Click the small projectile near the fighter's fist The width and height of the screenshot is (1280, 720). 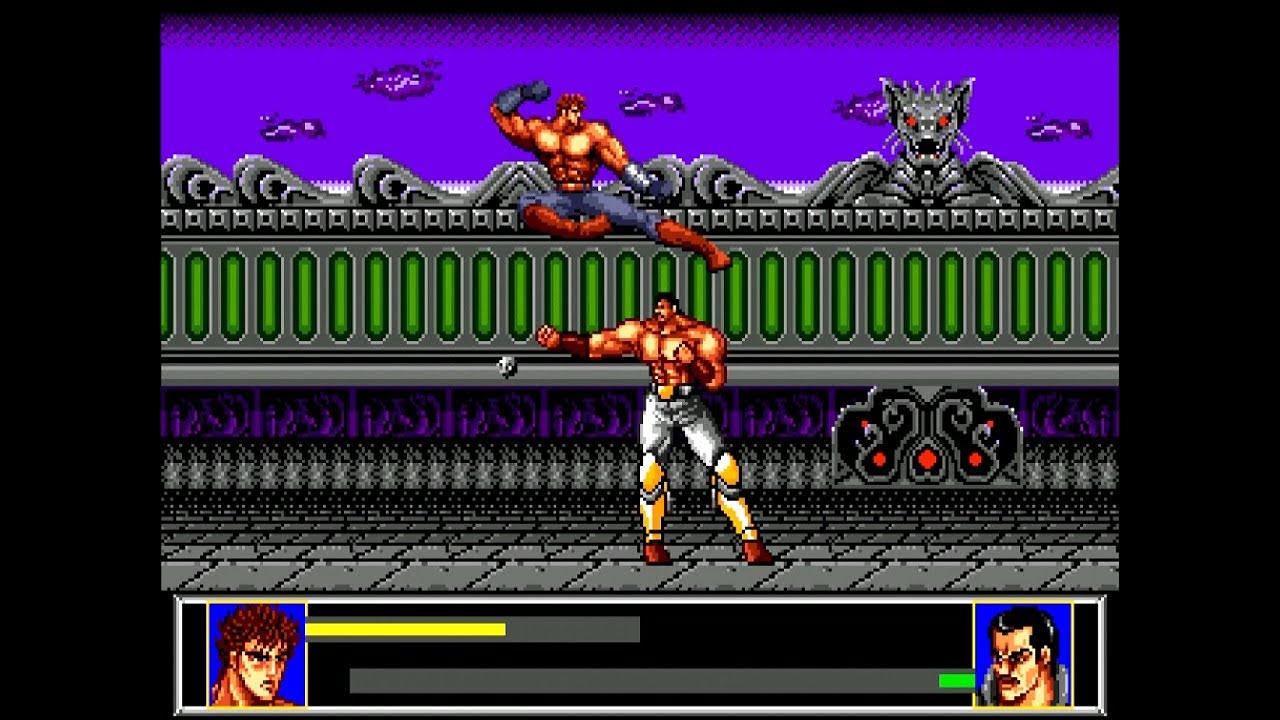(x=508, y=367)
